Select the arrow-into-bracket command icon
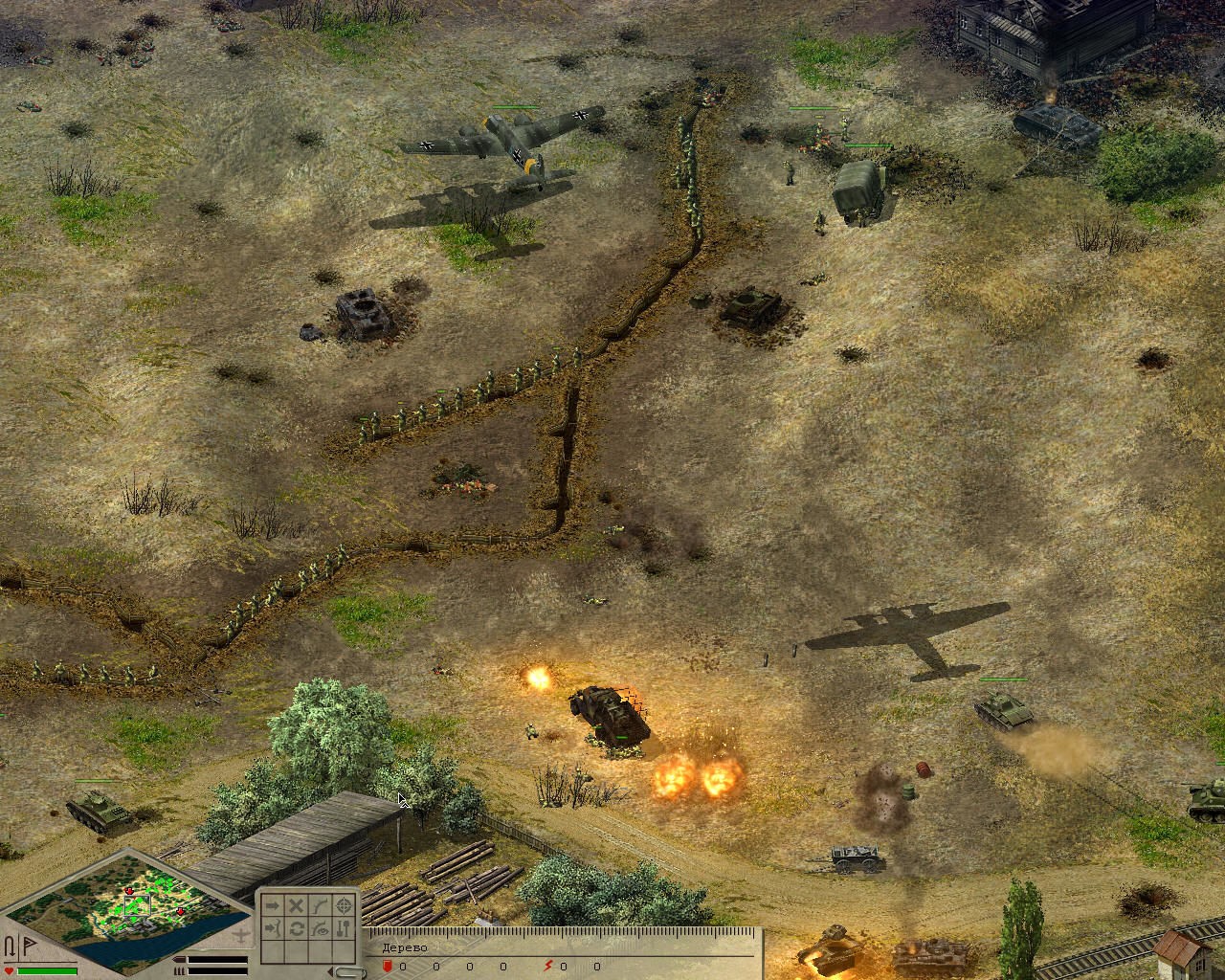Viewport: 1225px width, 980px height. [272, 928]
